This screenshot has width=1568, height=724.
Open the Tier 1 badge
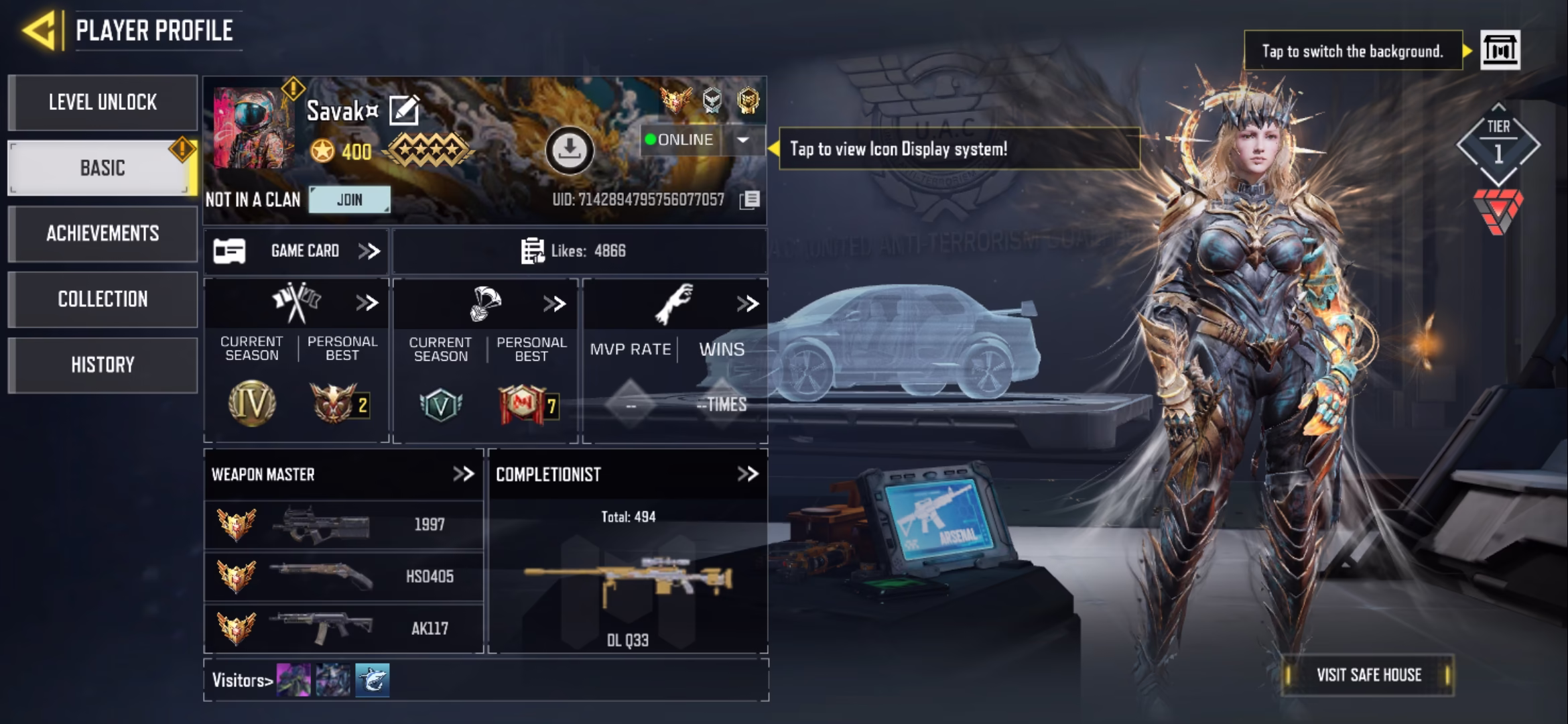tap(1498, 144)
